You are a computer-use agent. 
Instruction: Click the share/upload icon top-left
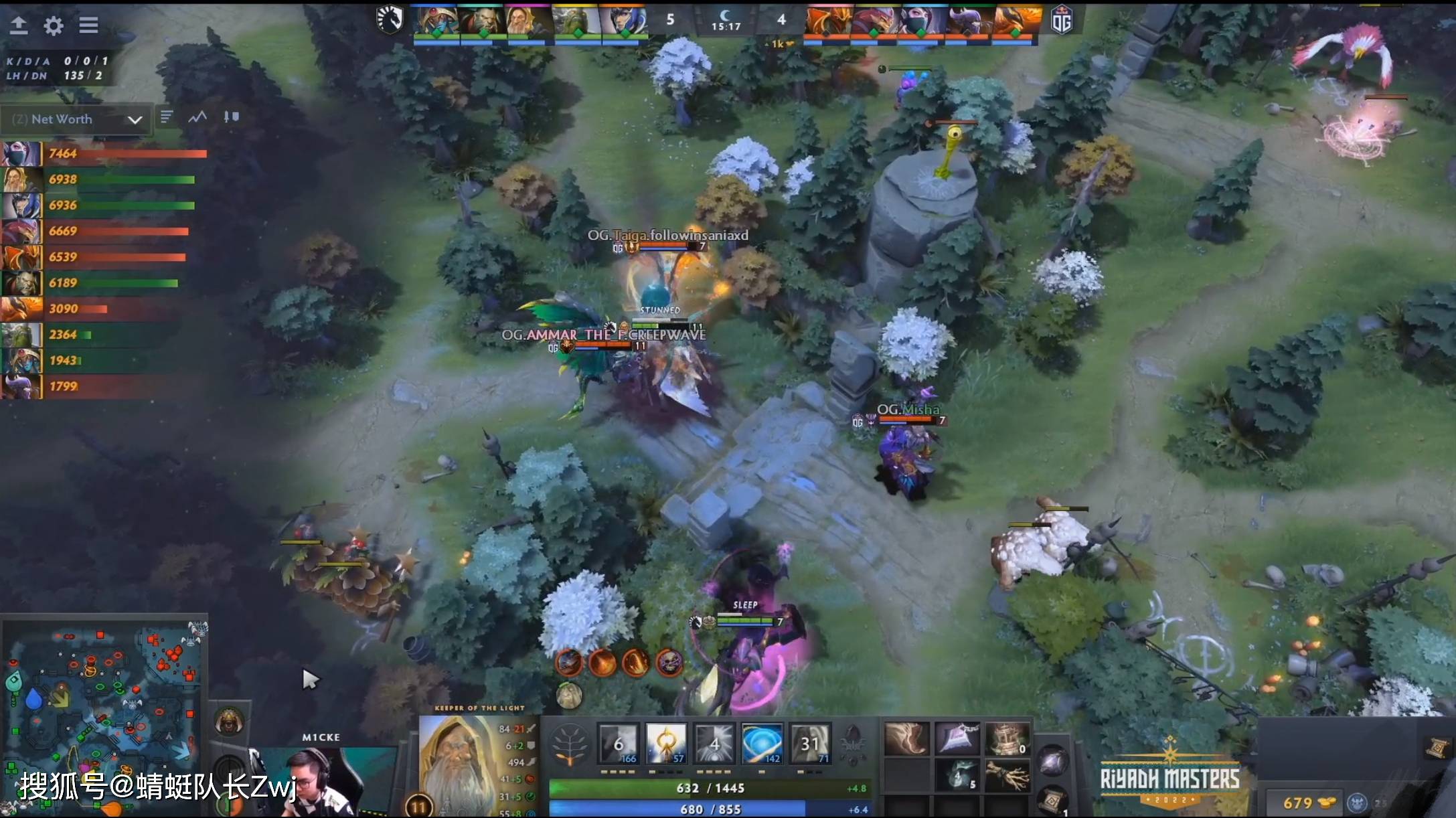pyautogui.click(x=19, y=25)
